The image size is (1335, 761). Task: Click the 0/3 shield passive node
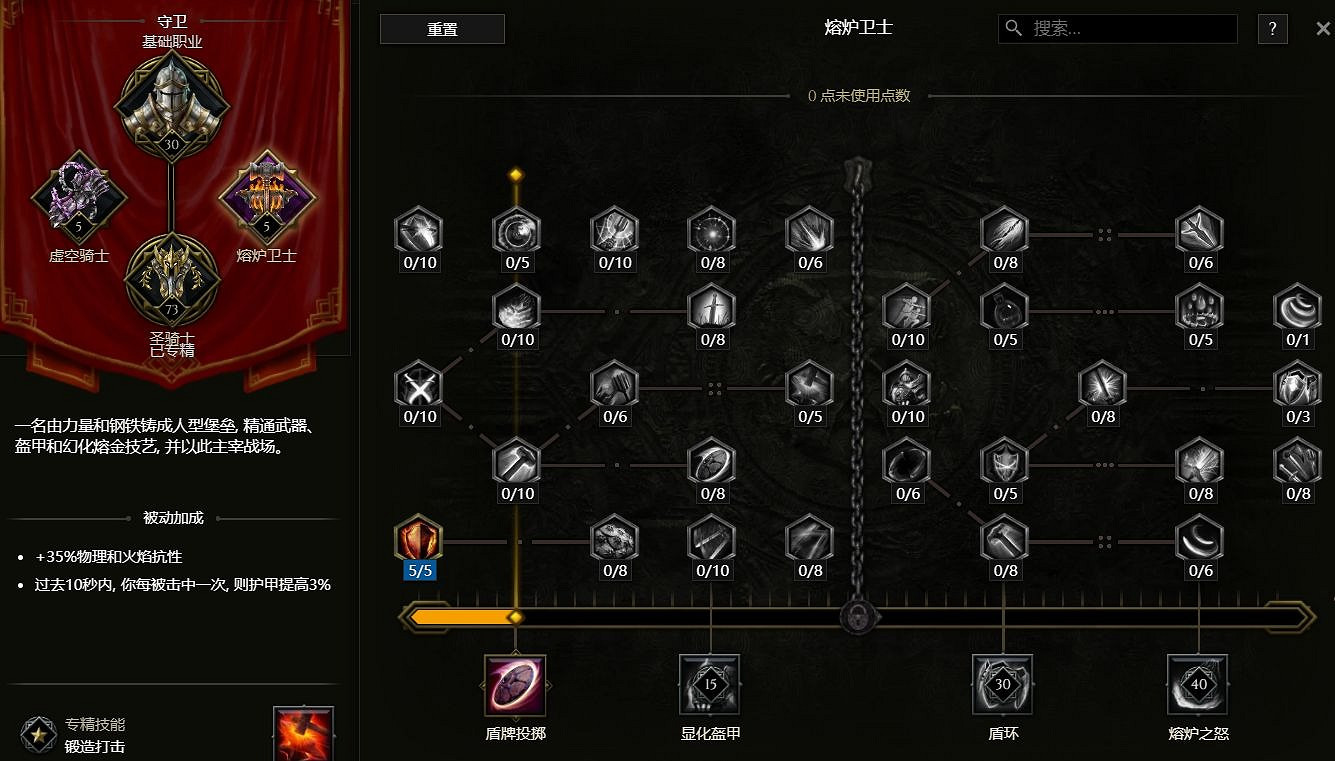(1297, 386)
